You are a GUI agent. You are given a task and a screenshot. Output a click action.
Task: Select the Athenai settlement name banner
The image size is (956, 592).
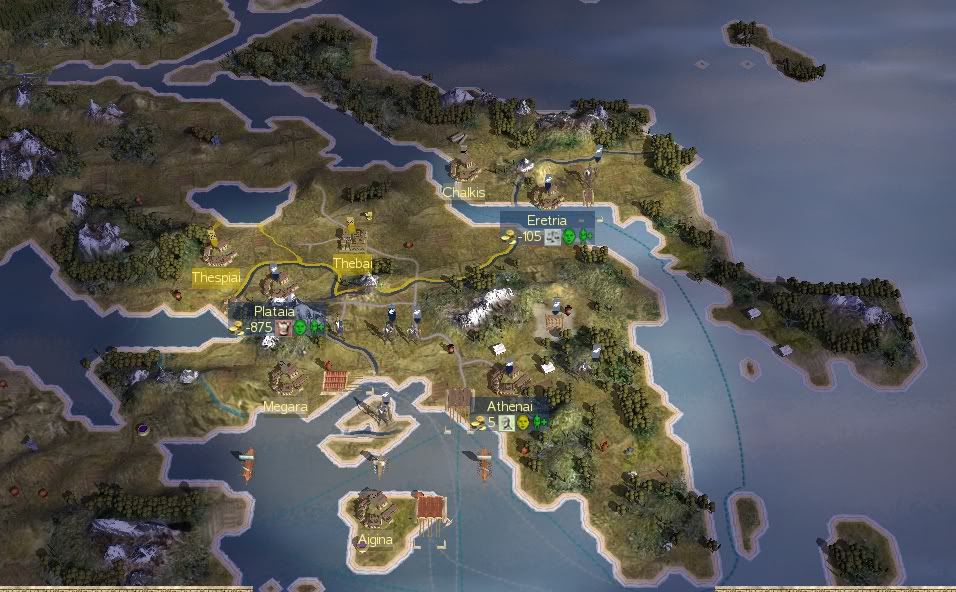(x=512, y=407)
